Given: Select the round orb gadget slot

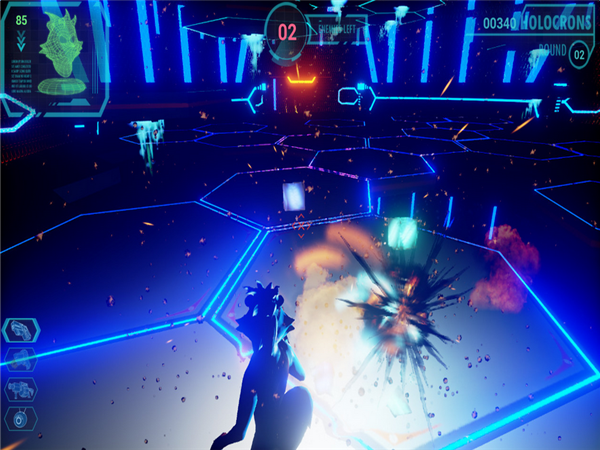Looking at the screenshot, I should click(21, 417).
